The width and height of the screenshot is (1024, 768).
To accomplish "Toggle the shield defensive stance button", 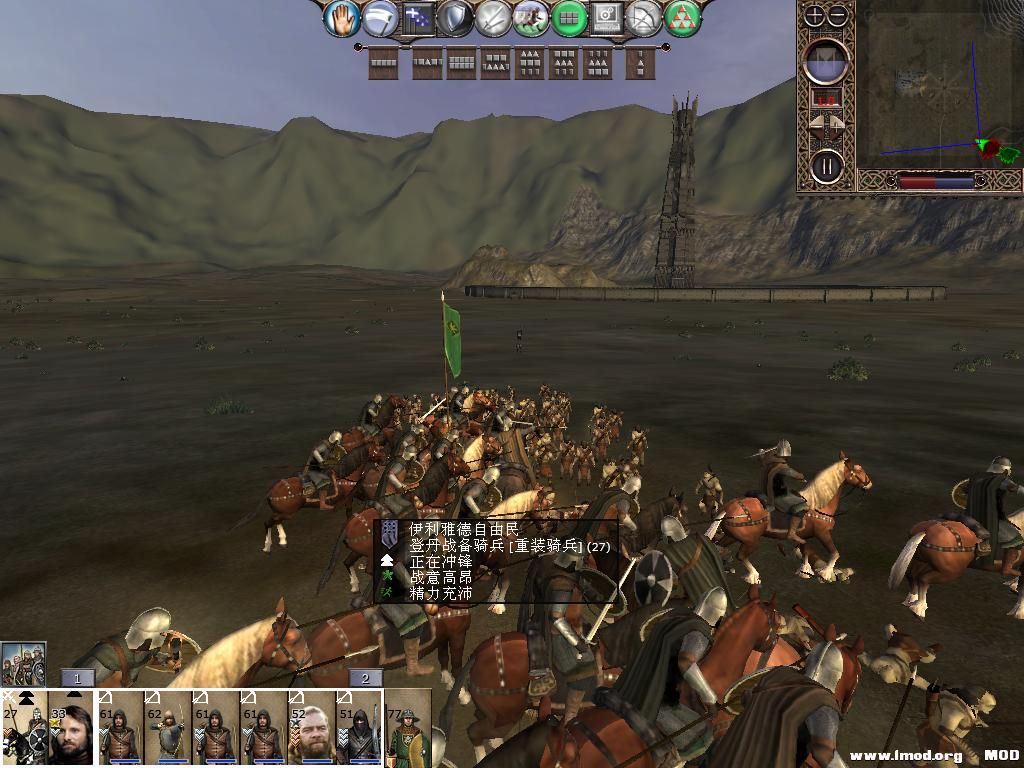I will tap(455, 18).
